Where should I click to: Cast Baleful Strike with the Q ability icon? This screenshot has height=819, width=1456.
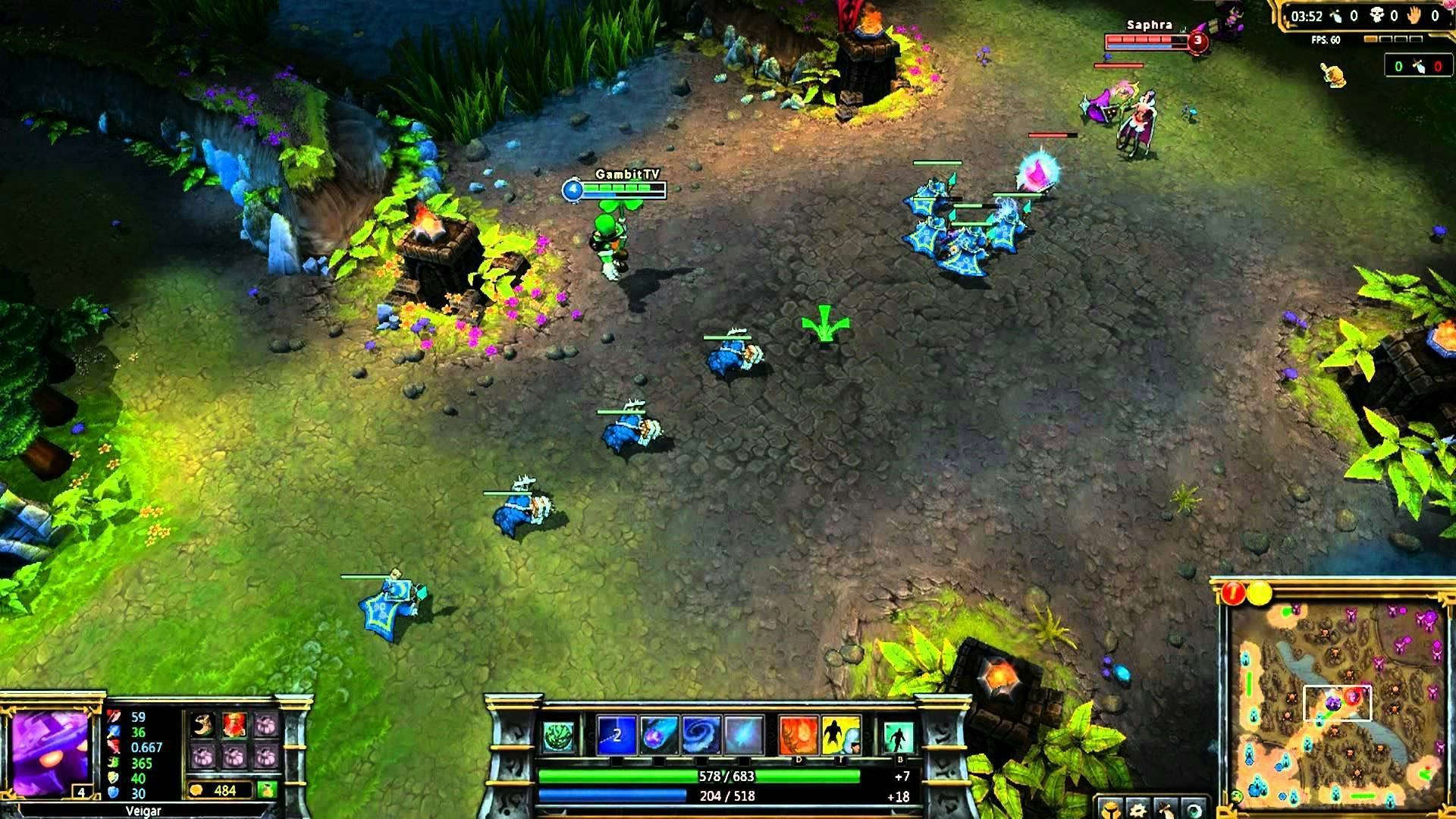[x=616, y=734]
